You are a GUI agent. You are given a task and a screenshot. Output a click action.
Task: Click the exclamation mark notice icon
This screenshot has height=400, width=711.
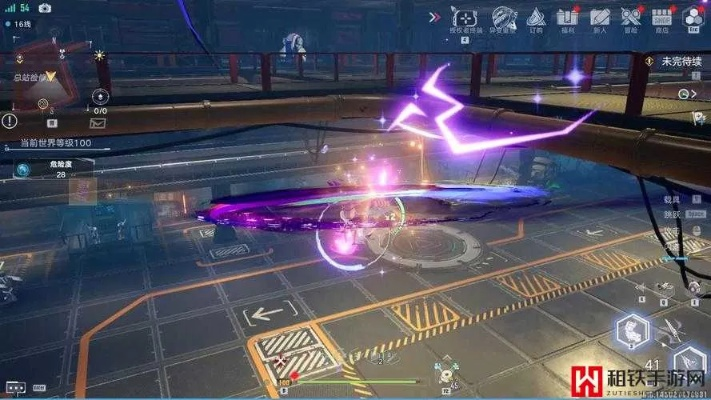10,121
